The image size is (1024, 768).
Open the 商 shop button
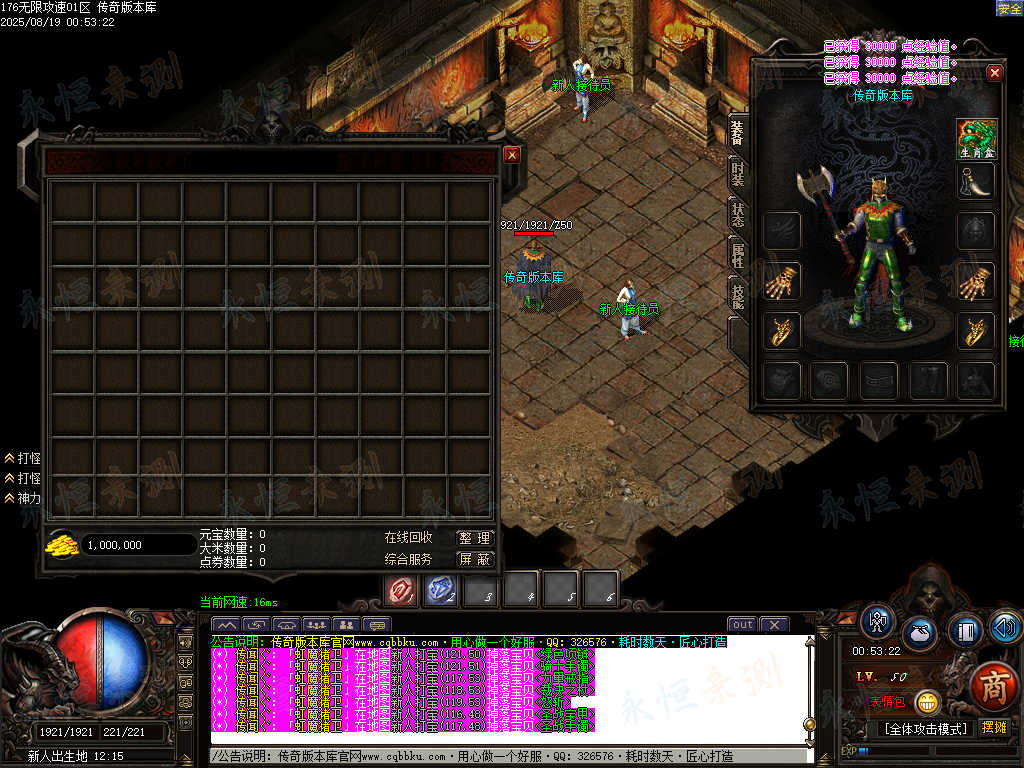click(x=992, y=684)
